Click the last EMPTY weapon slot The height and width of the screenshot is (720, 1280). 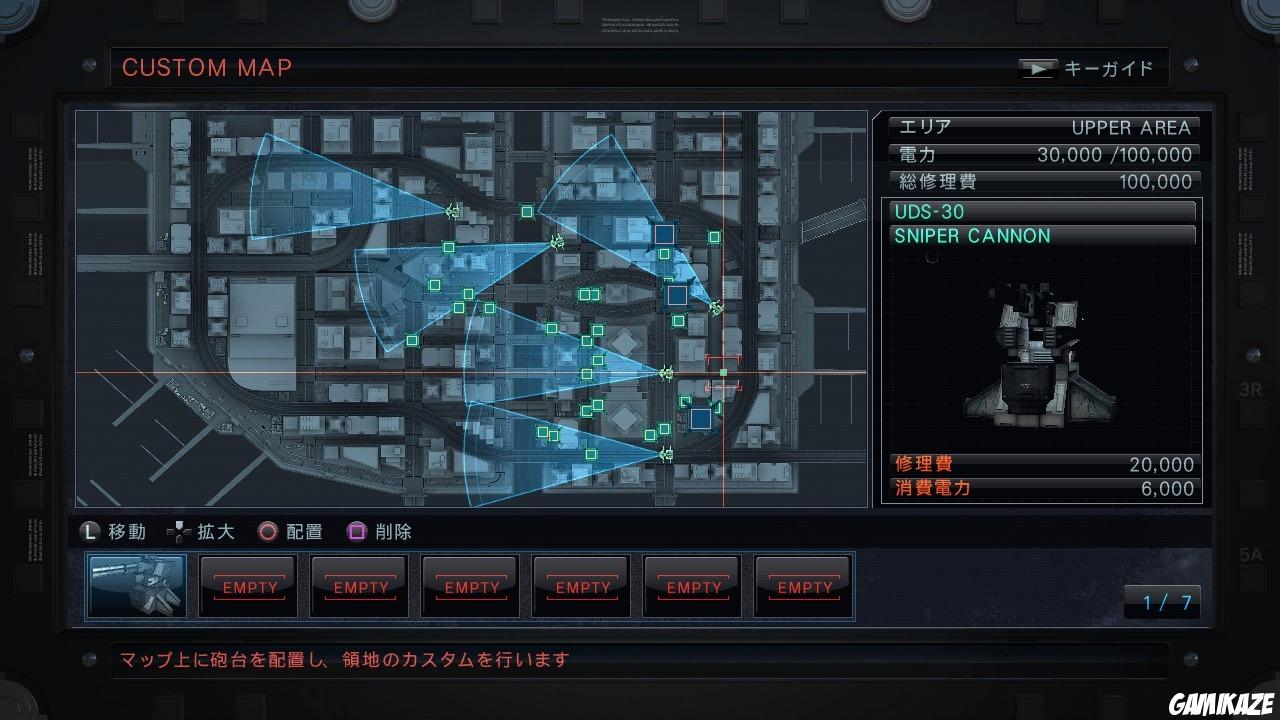point(803,586)
